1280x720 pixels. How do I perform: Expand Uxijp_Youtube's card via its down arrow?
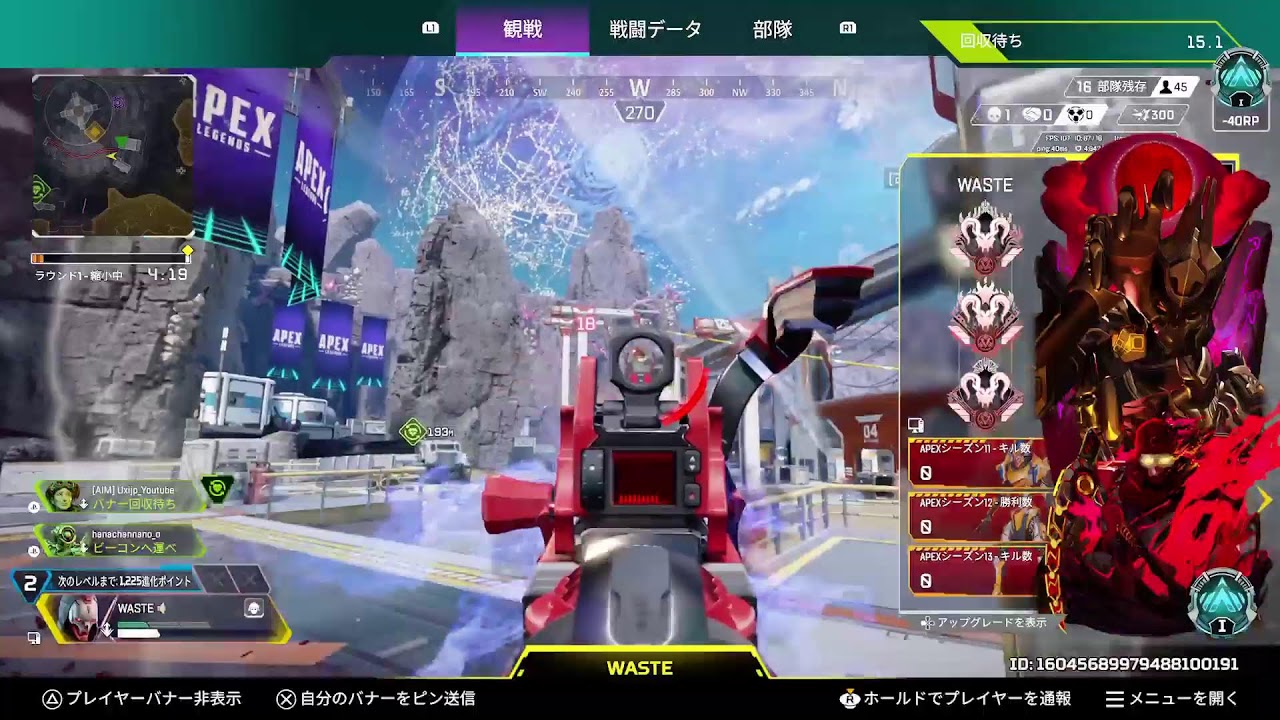pyautogui.click(x=84, y=504)
